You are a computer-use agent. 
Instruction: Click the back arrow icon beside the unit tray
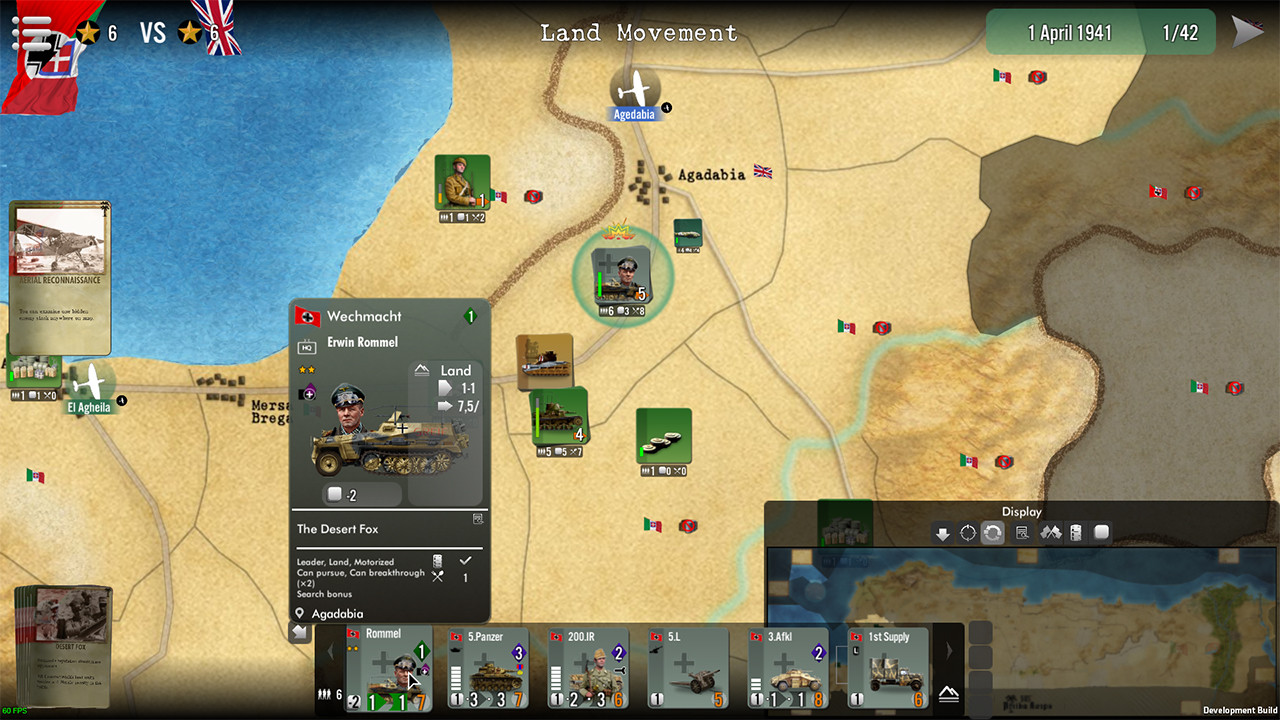(x=300, y=632)
